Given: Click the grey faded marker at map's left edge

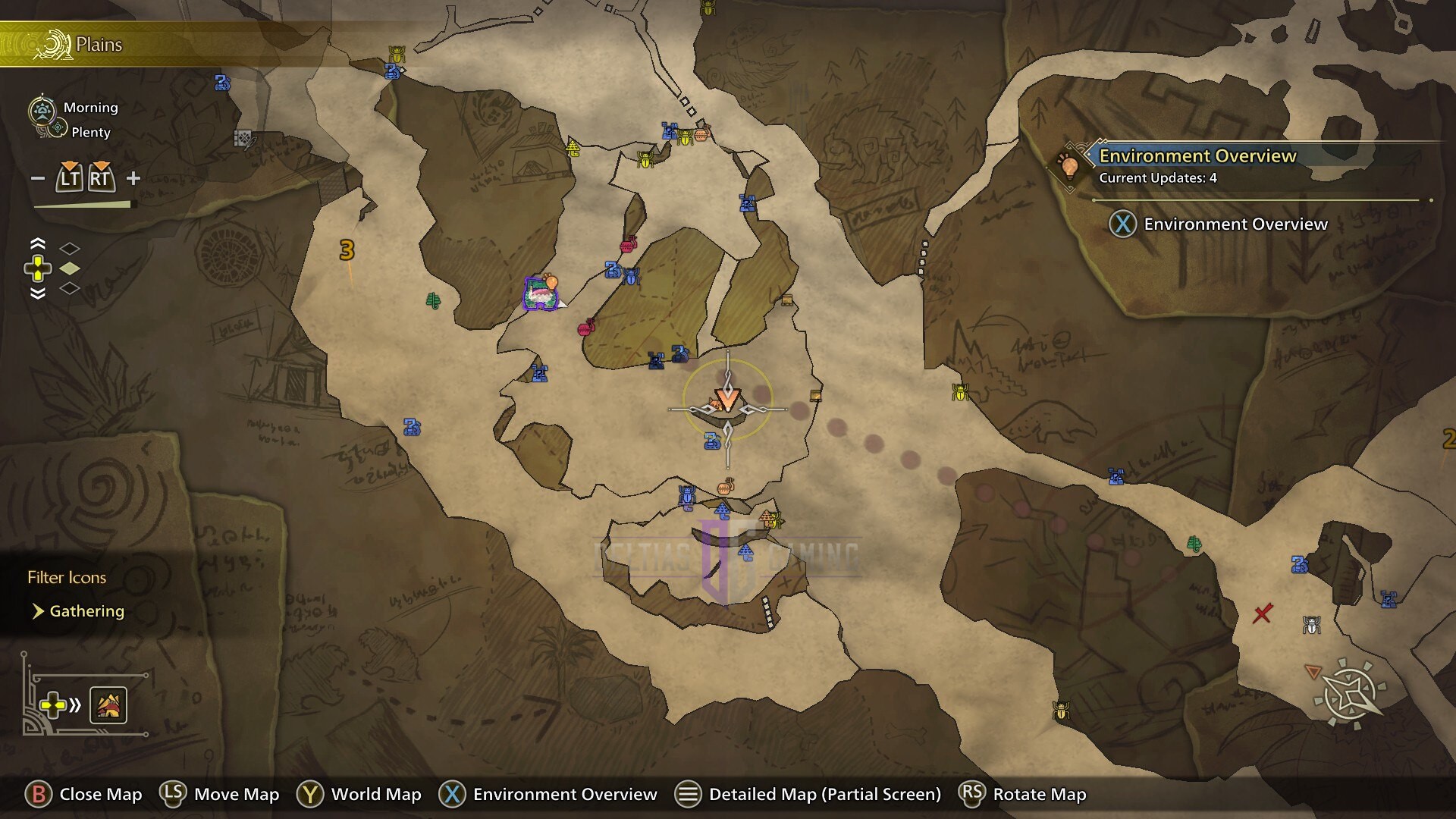Looking at the screenshot, I should [x=243, y=139].
